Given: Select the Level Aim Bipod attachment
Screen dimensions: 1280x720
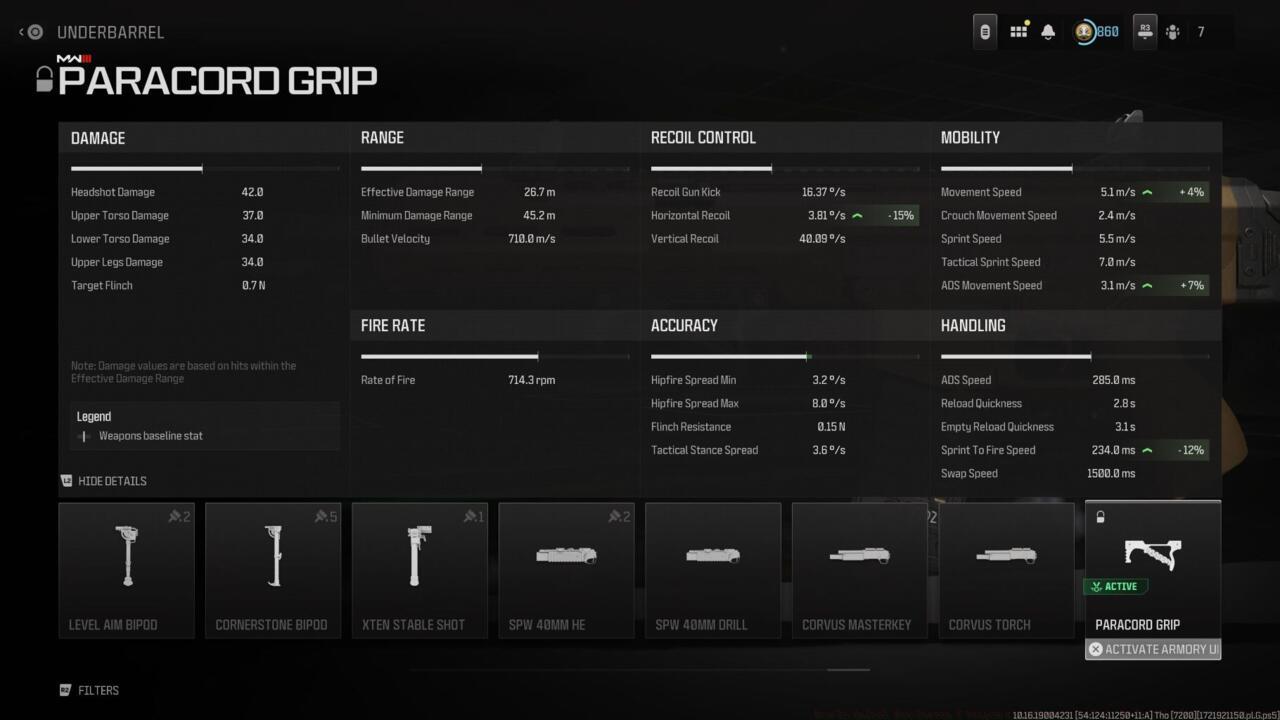Looking at the screenshot, I should (126, 570).
